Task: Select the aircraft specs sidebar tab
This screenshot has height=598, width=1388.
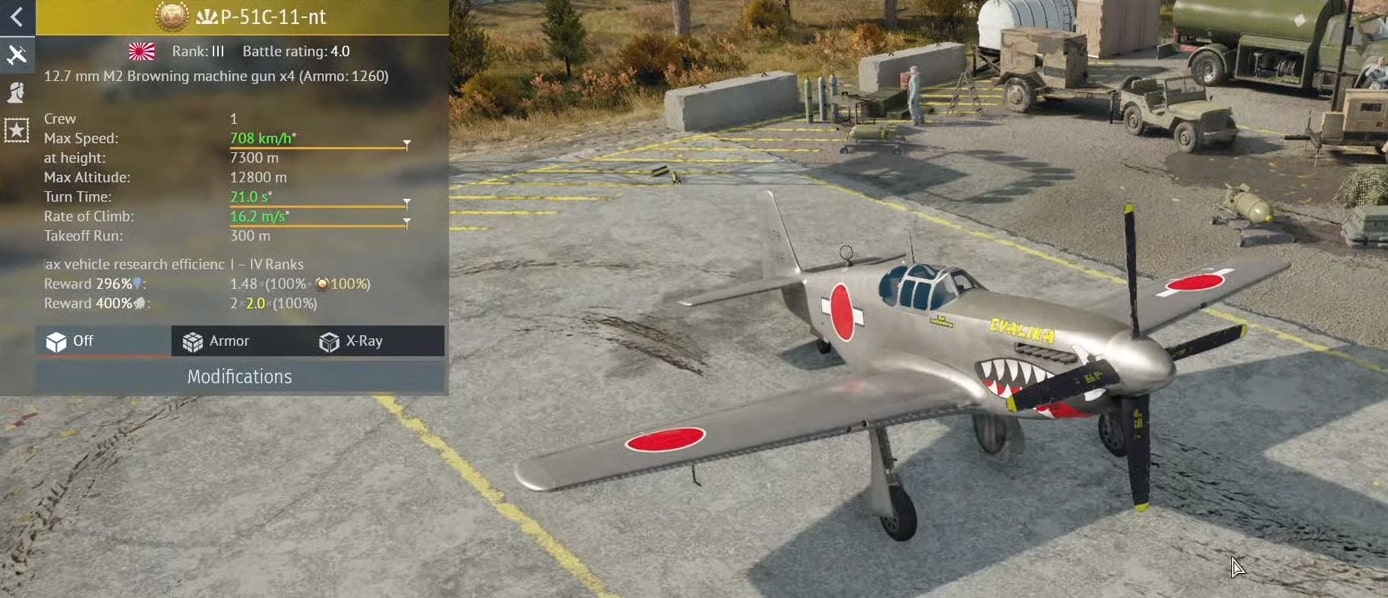Action: [x=17, y=54]
